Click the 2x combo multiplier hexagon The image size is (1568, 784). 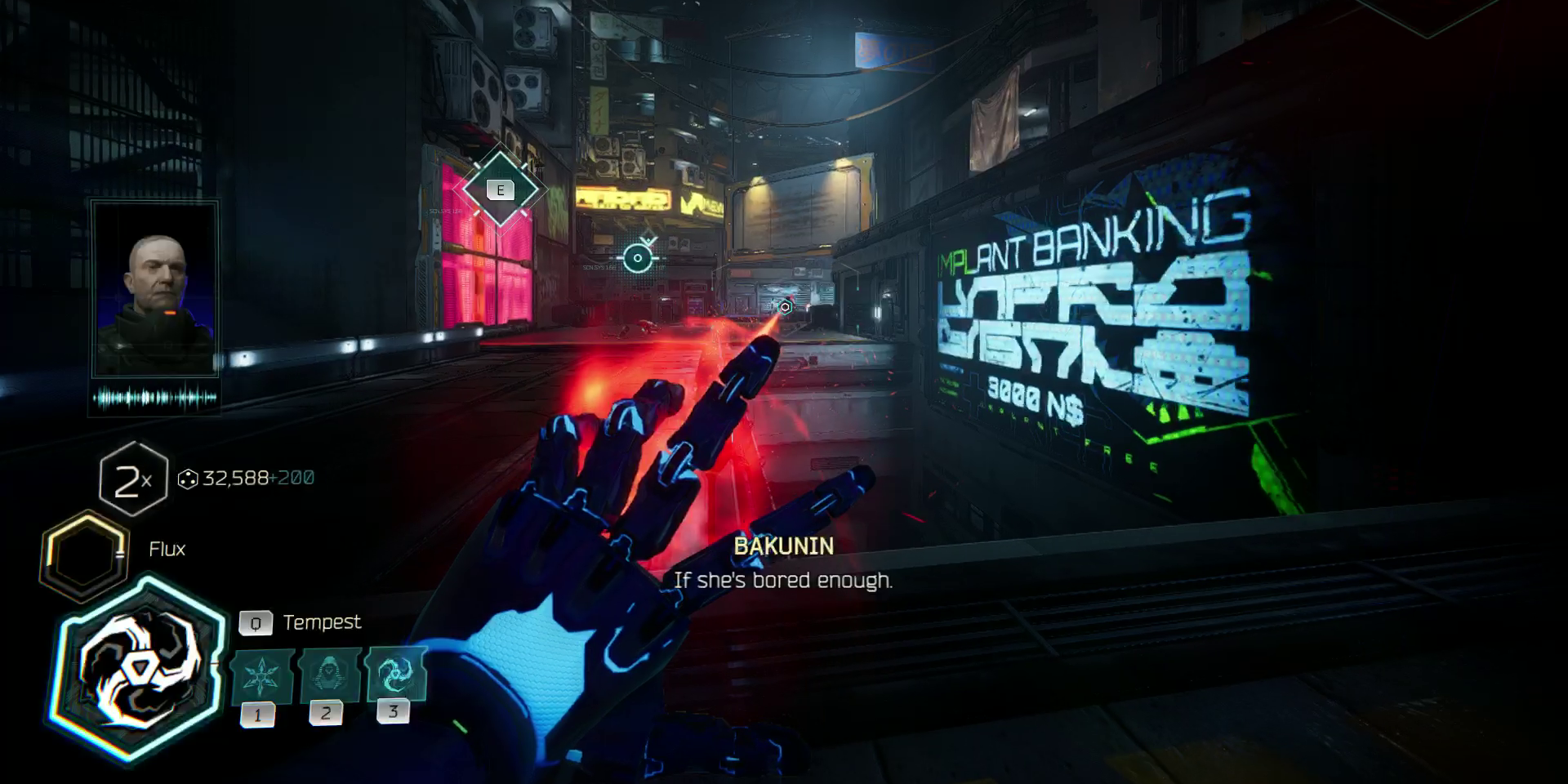coord(132,479)
